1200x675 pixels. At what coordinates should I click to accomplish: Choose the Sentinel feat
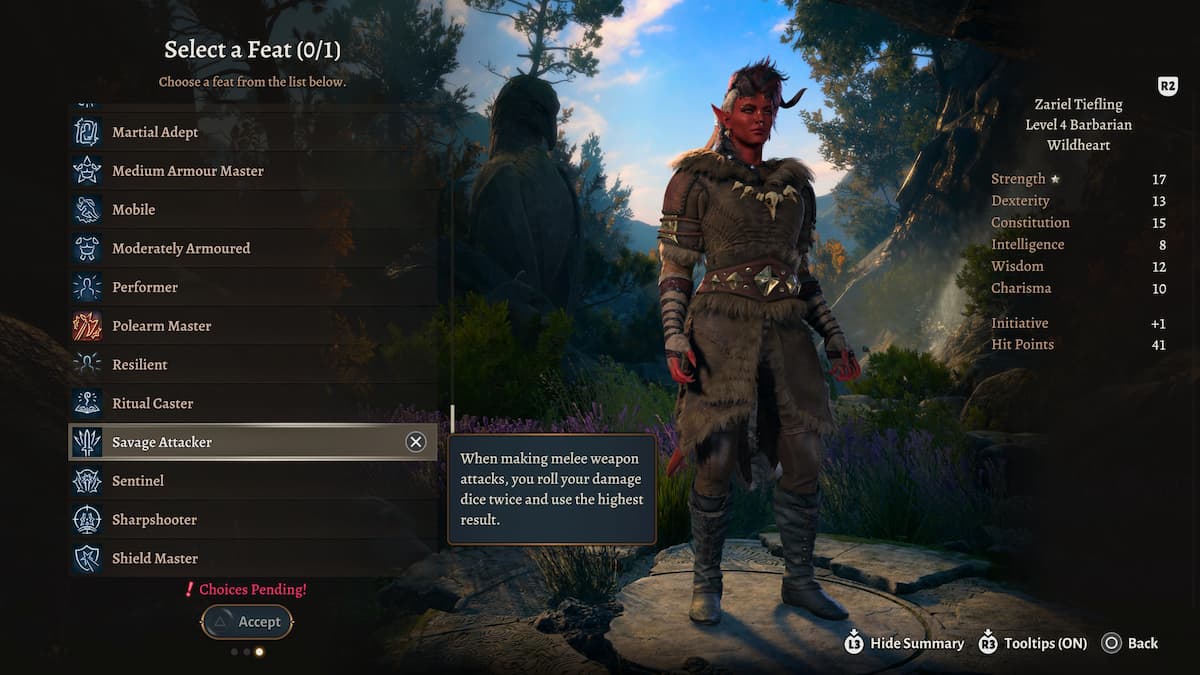click(138, 481)
